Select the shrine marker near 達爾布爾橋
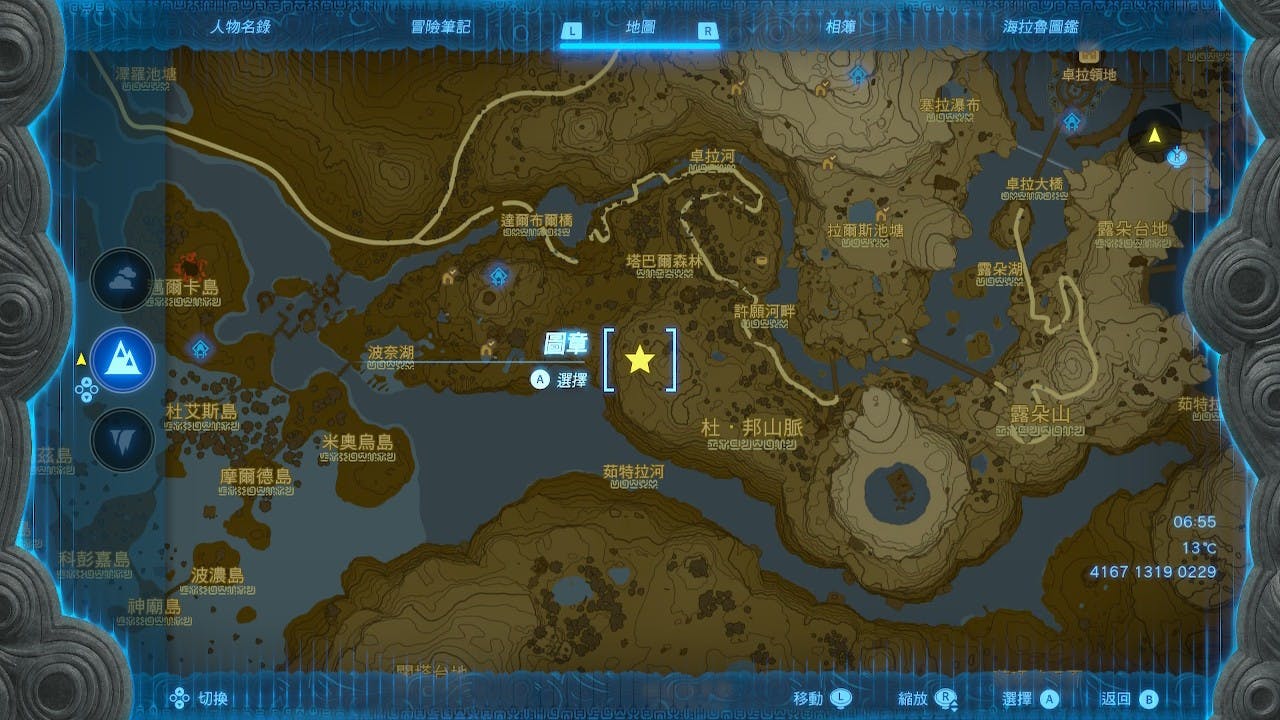 (498, 276)
